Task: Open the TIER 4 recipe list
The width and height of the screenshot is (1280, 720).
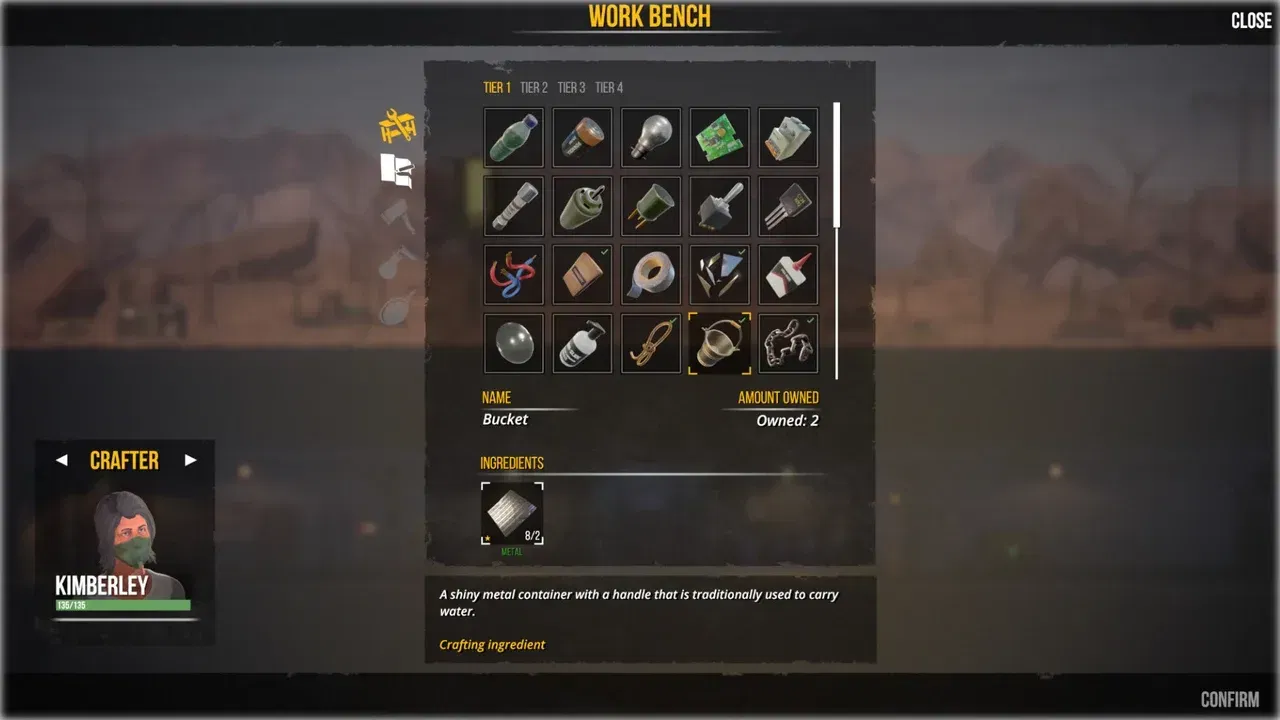Action: point(608,87)
